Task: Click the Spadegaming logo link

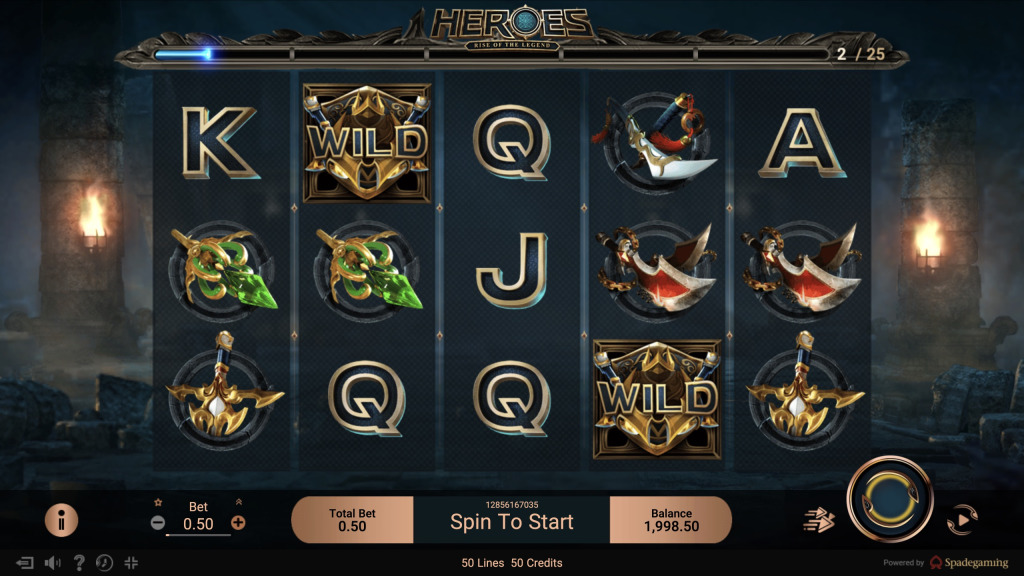Action: (x=968, y=563)
